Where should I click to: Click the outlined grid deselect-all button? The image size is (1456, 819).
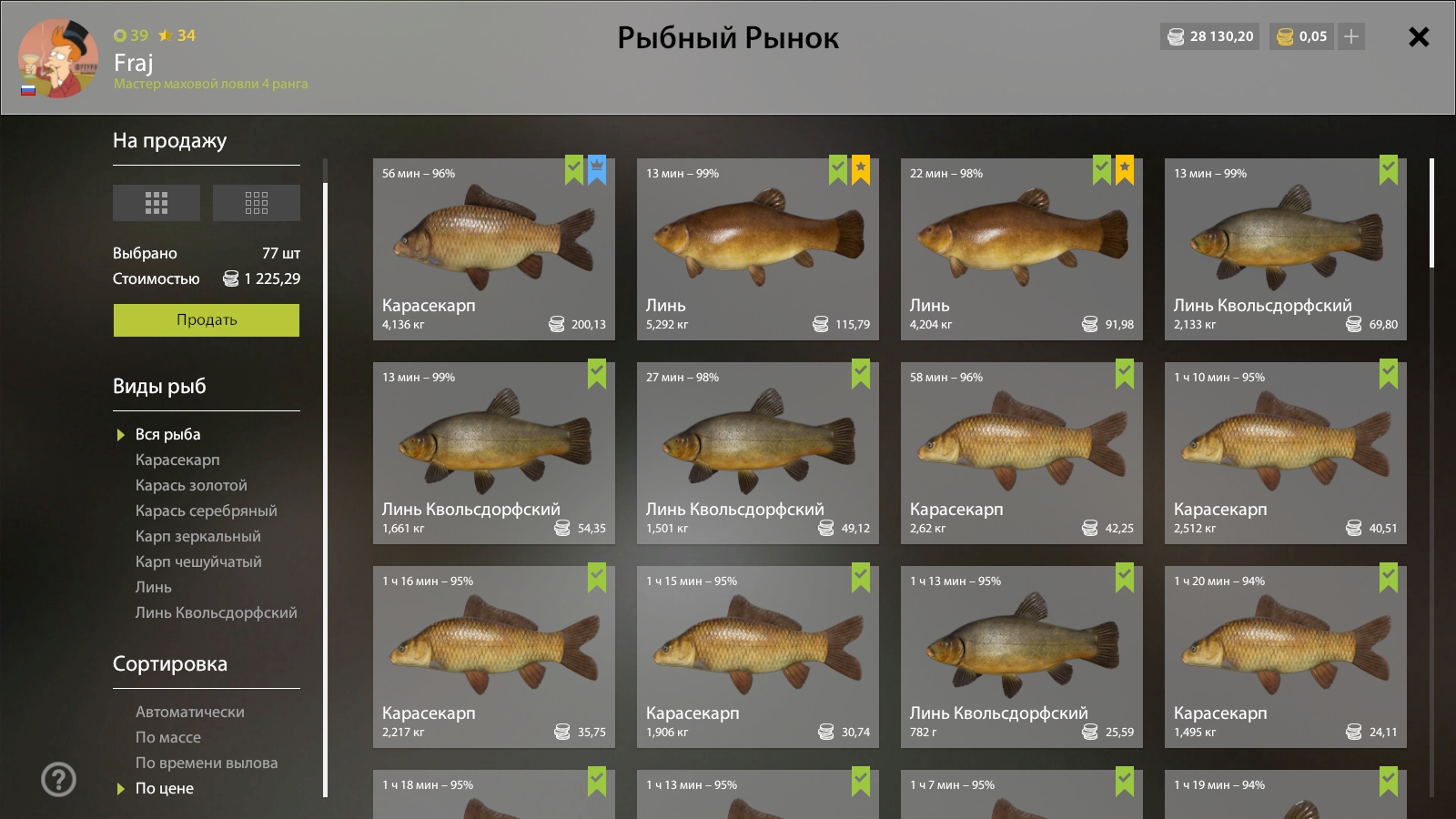(x=257, y=203)
